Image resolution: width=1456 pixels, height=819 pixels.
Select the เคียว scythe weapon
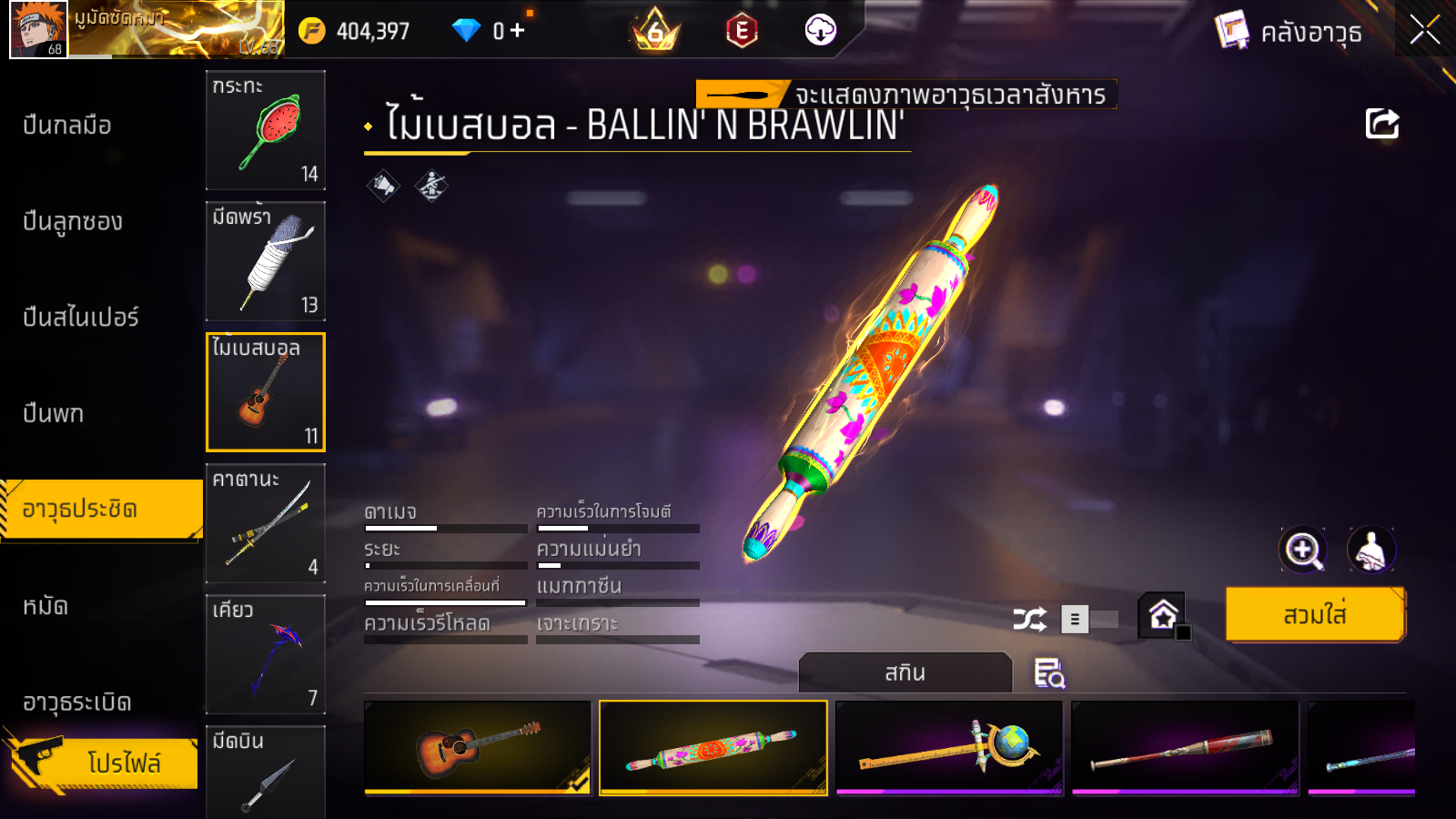click(x=266, y=654)
